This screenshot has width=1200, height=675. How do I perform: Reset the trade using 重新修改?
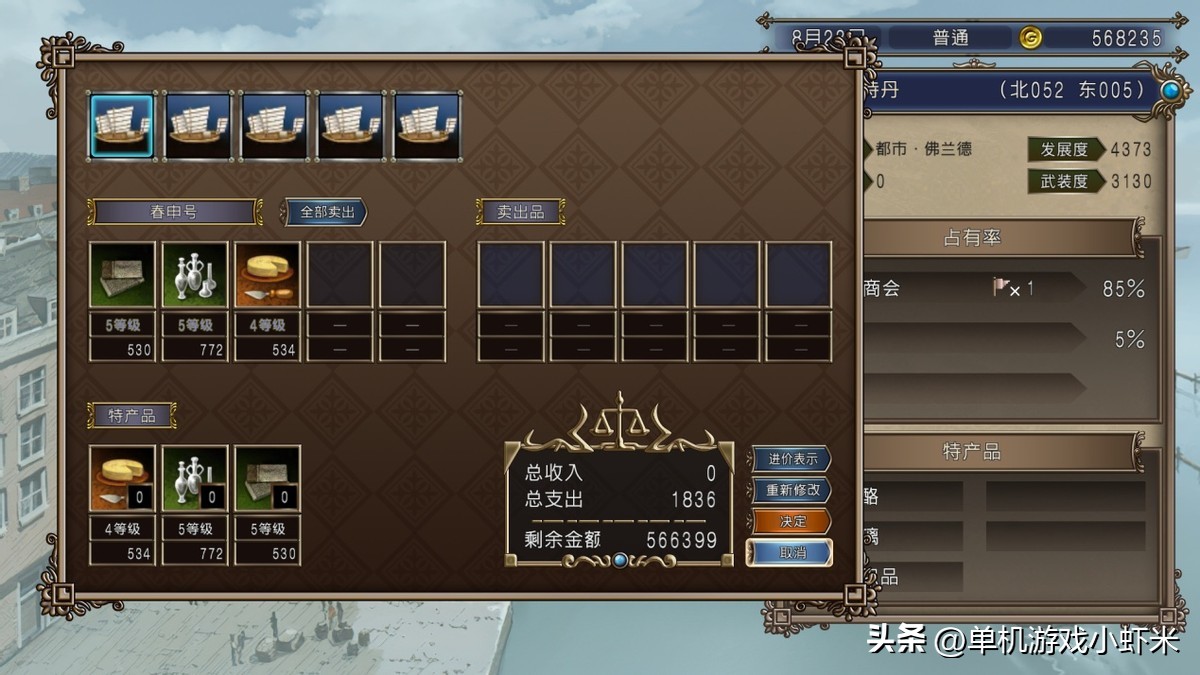(792, 490)
